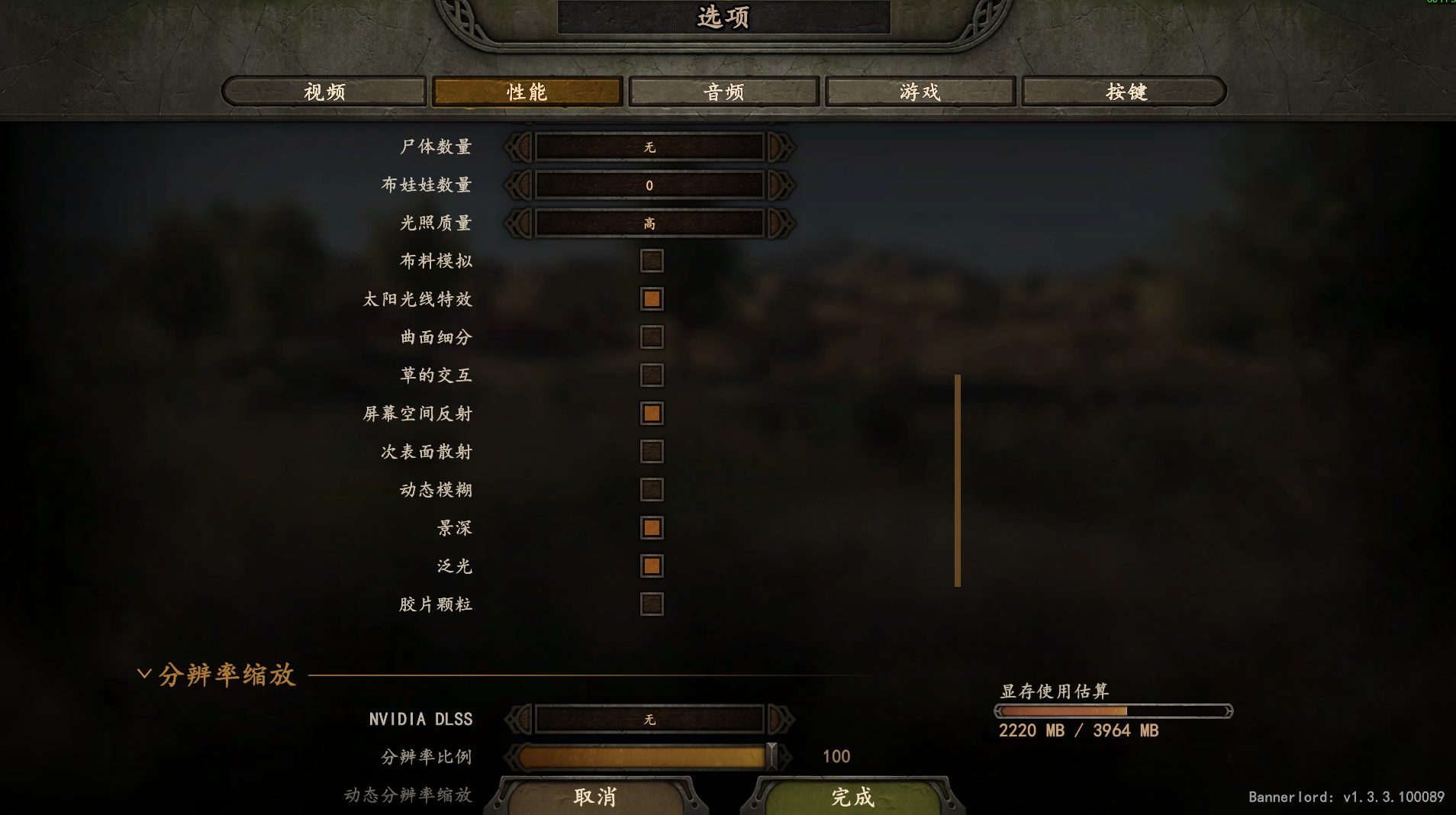Viewport: 1456px width, 815px height.
Task: Click the right arrow to increase 尸体数量
Action: [x=778, y=147]
